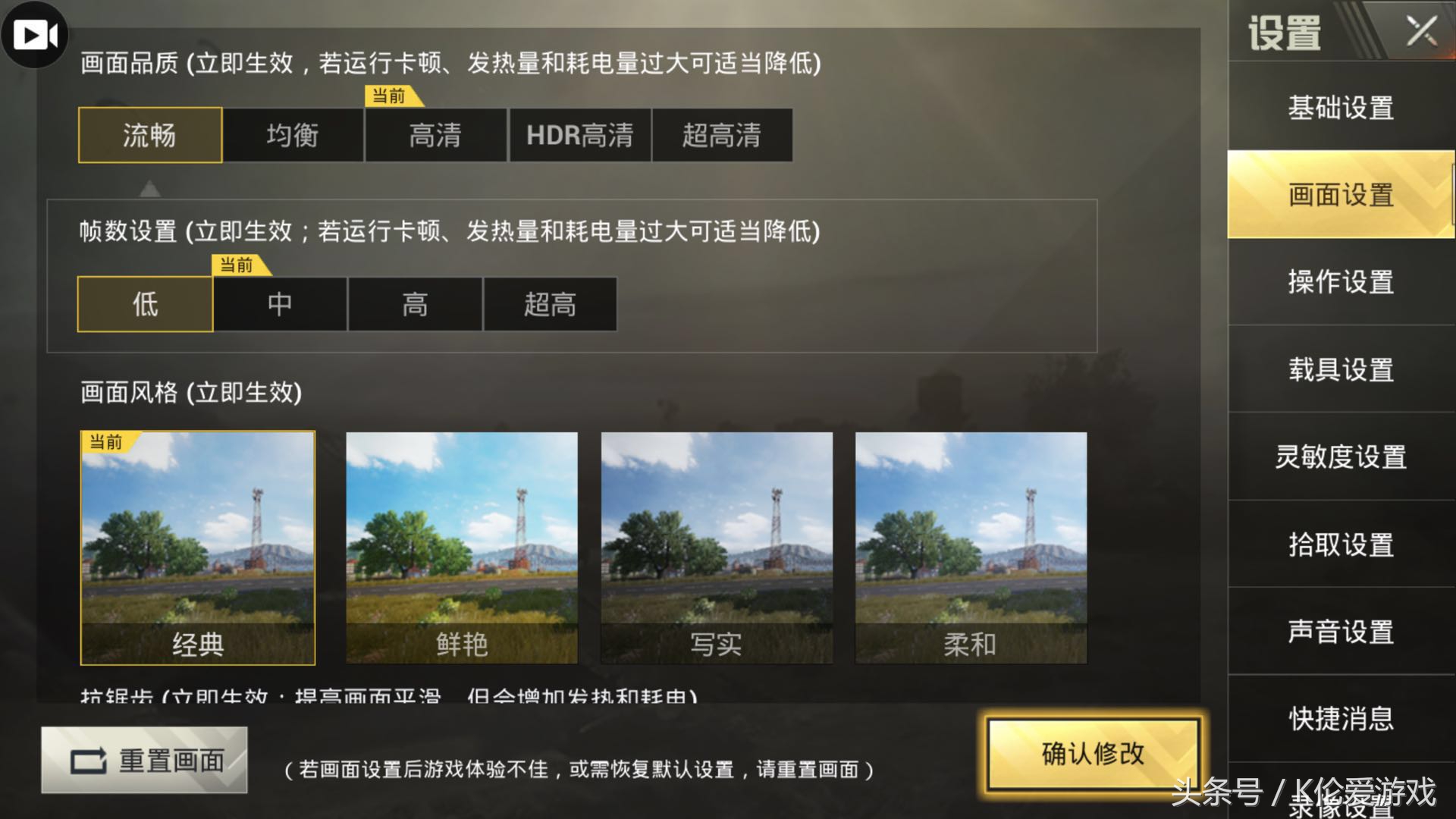
Task: Select the HDR高清 picture quality option
Action: tap(580, 135)
